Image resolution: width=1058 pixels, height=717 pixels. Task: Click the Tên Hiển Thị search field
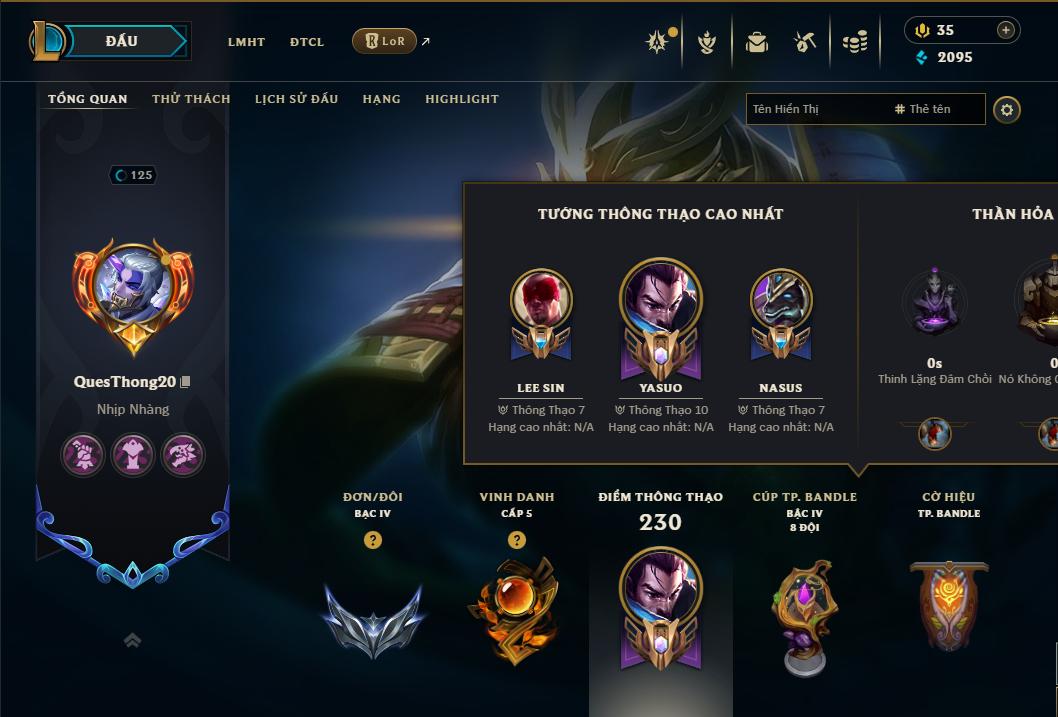tap(815, 109)
